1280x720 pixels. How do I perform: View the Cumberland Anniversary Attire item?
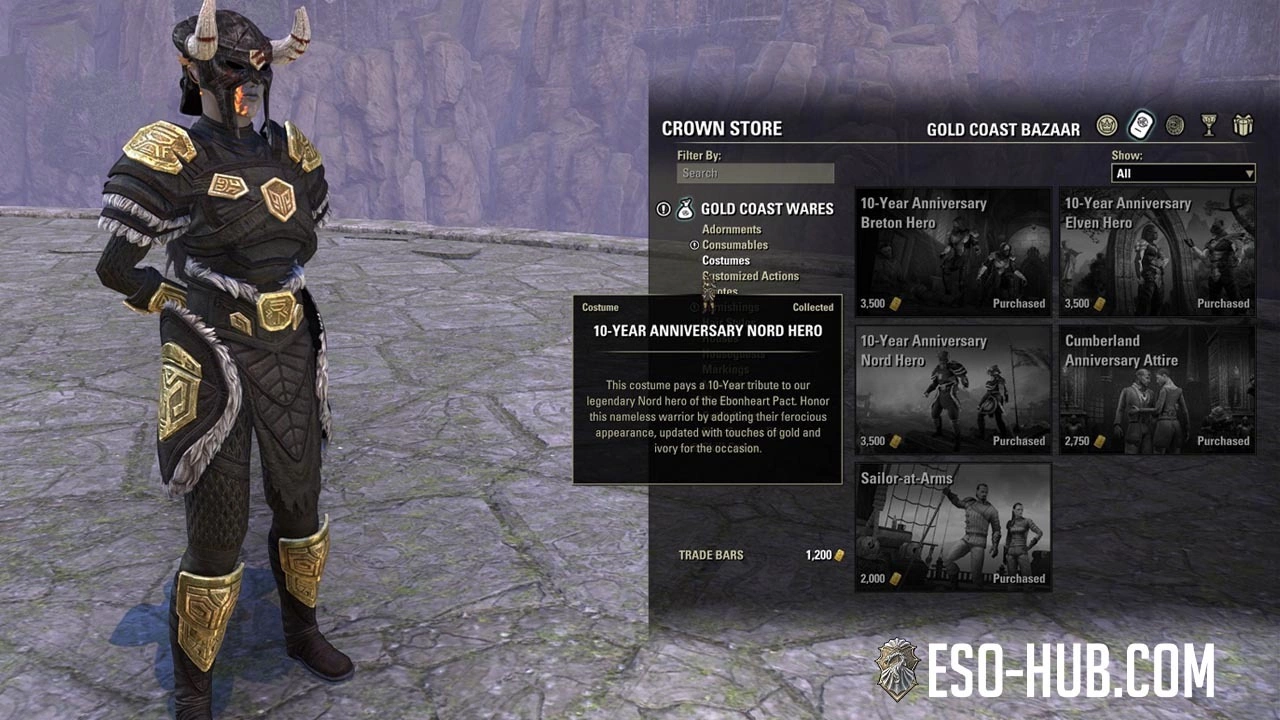click(1157, 389)
